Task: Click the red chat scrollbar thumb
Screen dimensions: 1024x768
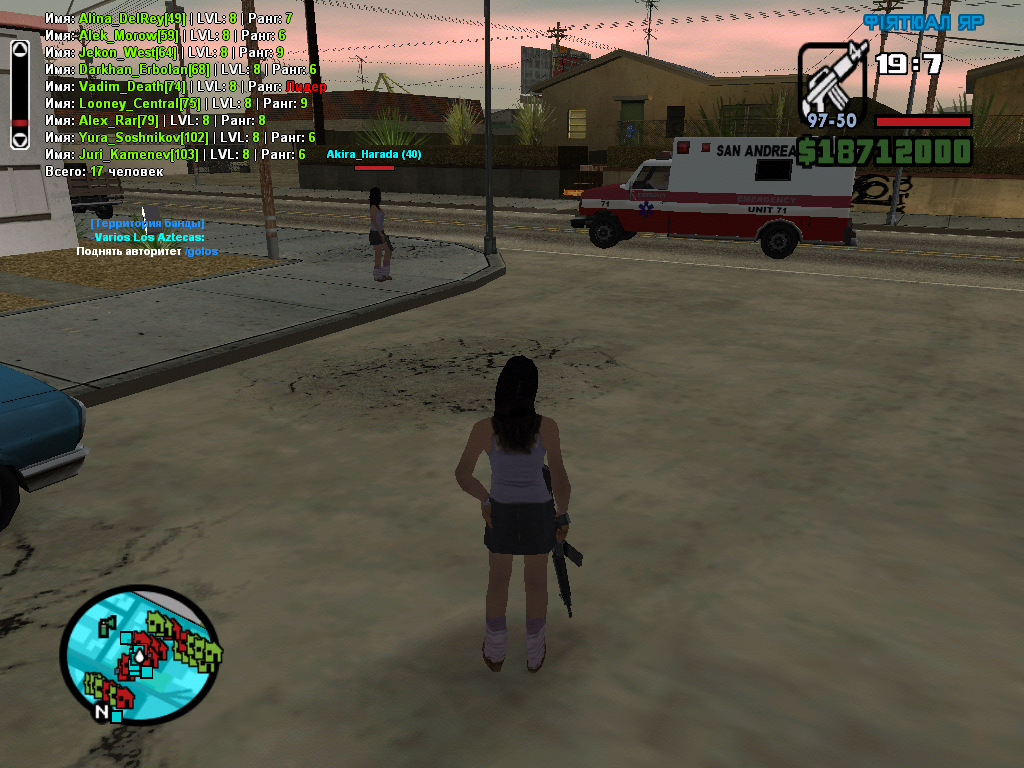Action: (x=19, y=124)
